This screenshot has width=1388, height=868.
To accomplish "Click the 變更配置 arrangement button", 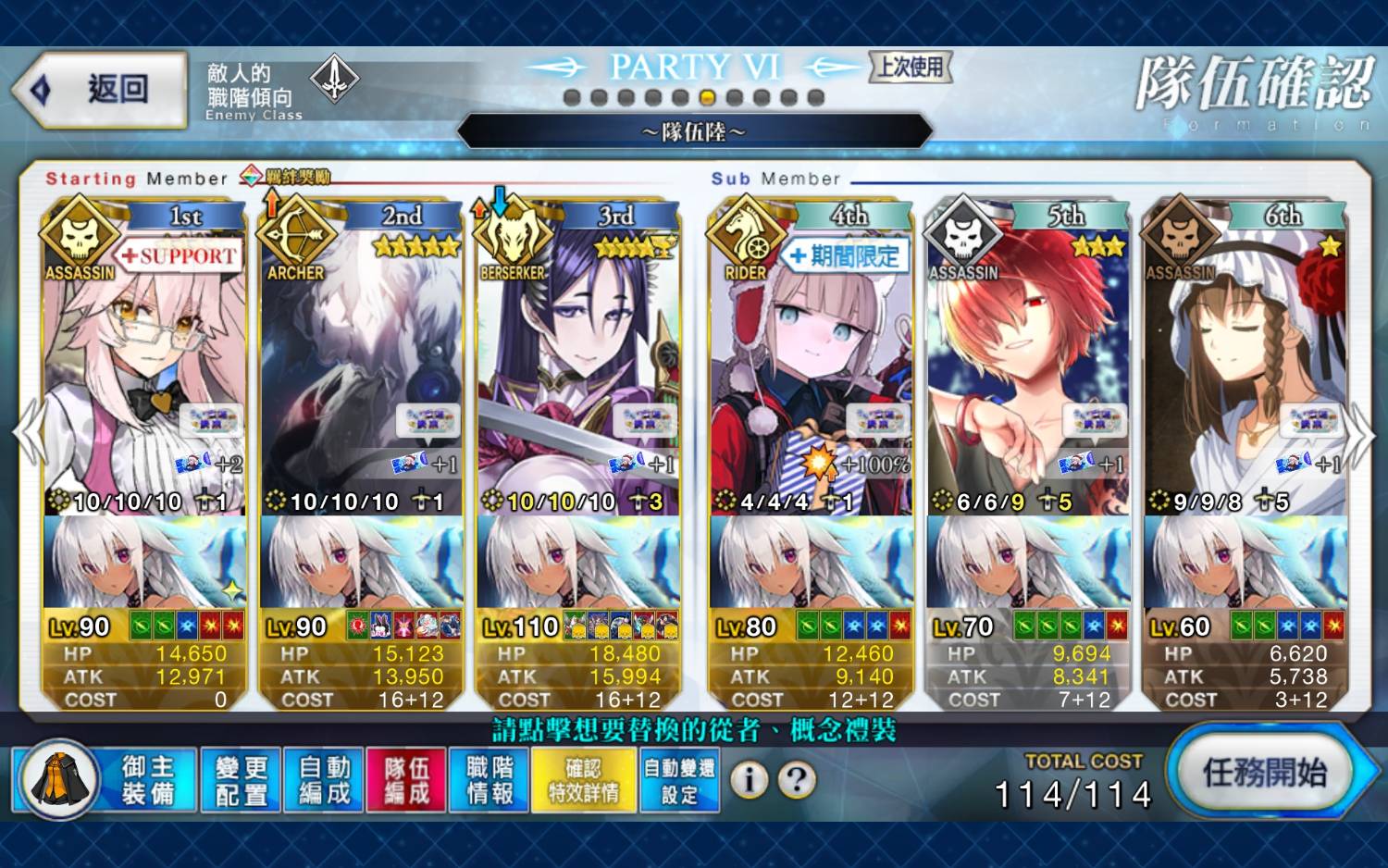I will click(241, 780).
